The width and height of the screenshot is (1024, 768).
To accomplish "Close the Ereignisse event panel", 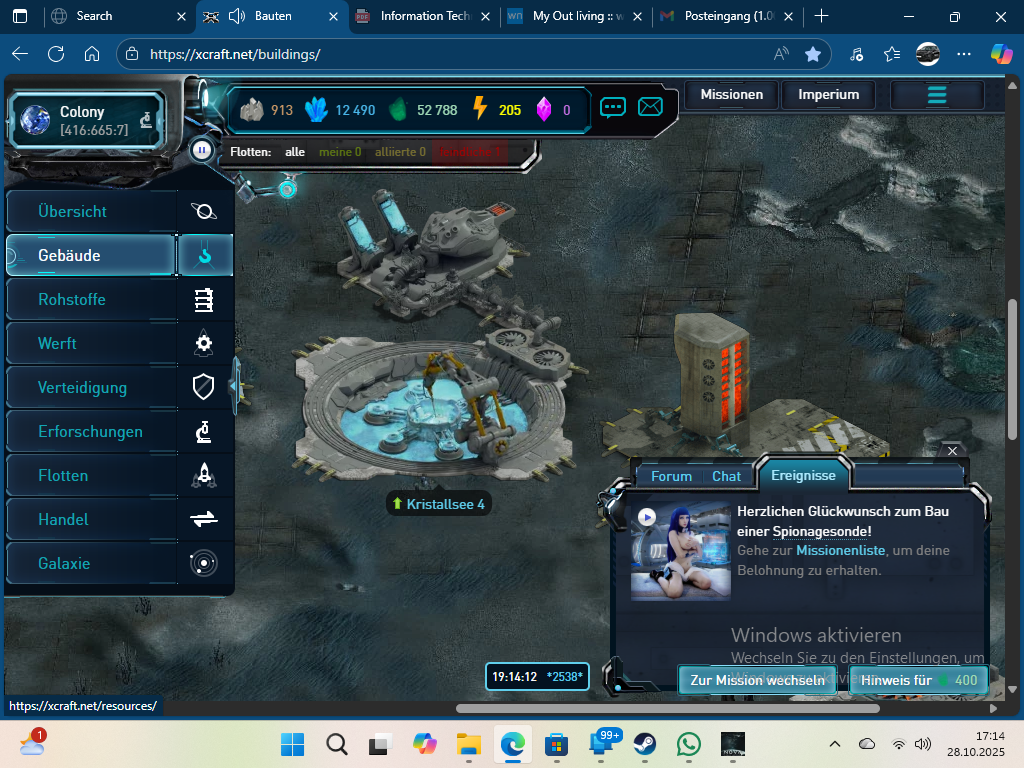I will 952,451.
